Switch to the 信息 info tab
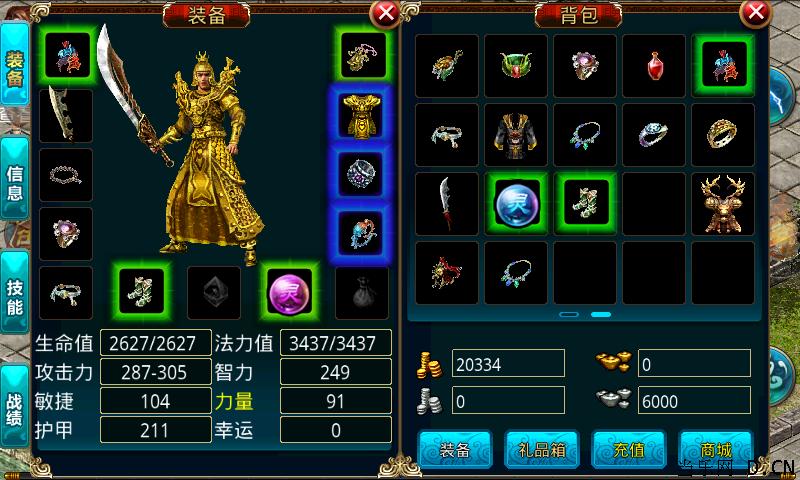The height and width of the screenshot is (480, 800). tap(15, 184)
